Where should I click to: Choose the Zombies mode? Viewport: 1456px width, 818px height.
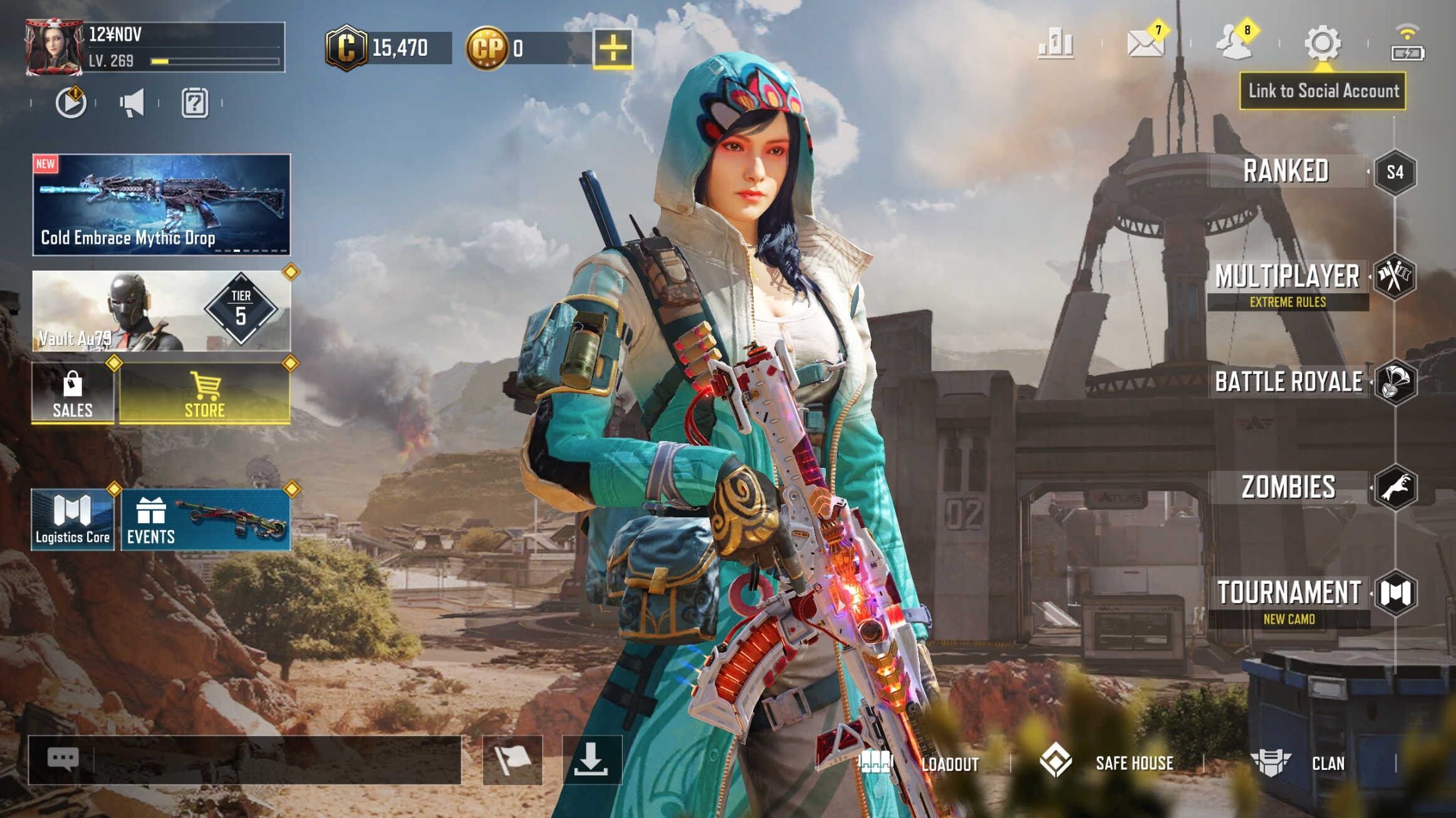click(1289, 487)
